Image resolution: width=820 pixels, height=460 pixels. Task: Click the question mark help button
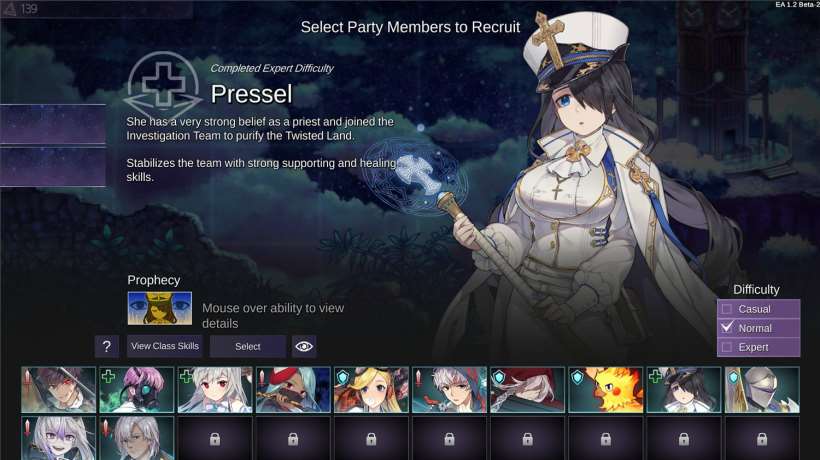click(x=107, y=346)
